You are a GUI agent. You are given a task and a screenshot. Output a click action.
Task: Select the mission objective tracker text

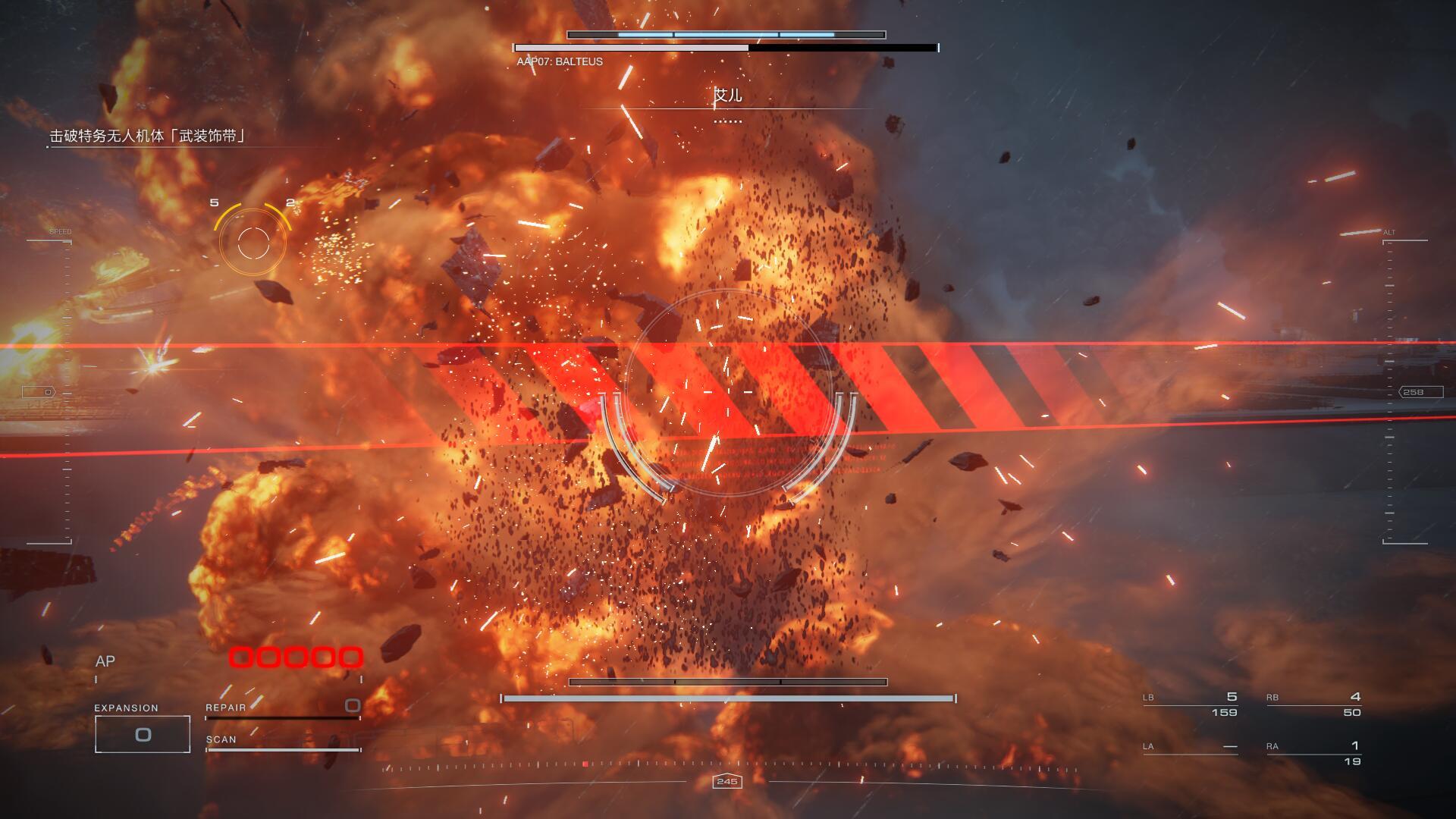148,136
